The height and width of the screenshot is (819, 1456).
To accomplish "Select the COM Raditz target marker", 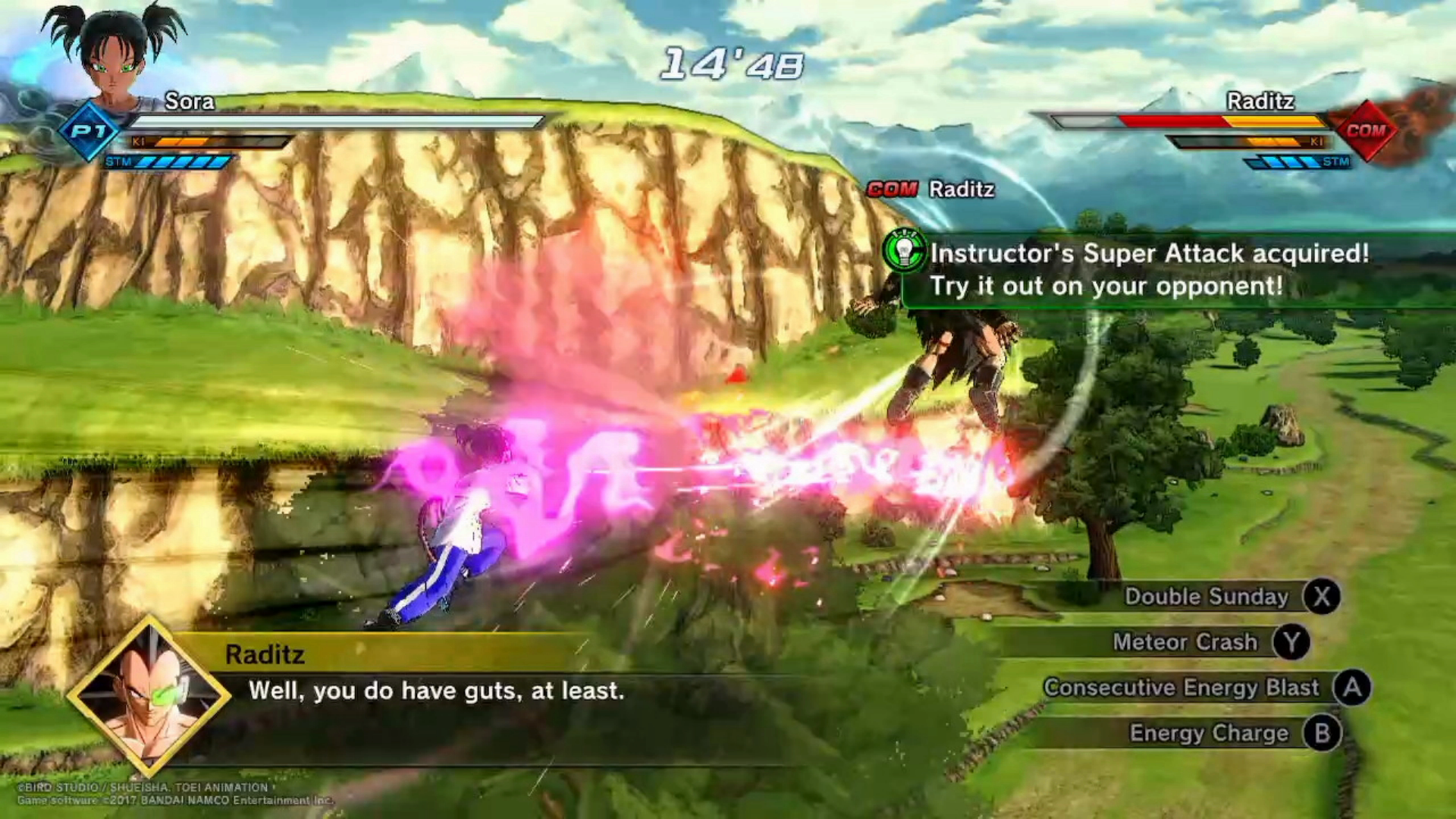I will (930, 189).
